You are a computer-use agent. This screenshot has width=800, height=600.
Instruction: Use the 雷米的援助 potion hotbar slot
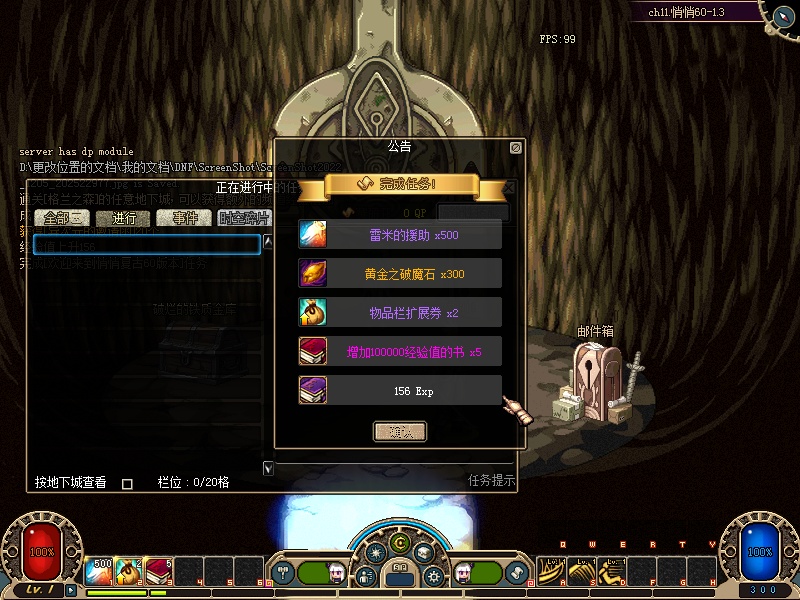[99, 571]
